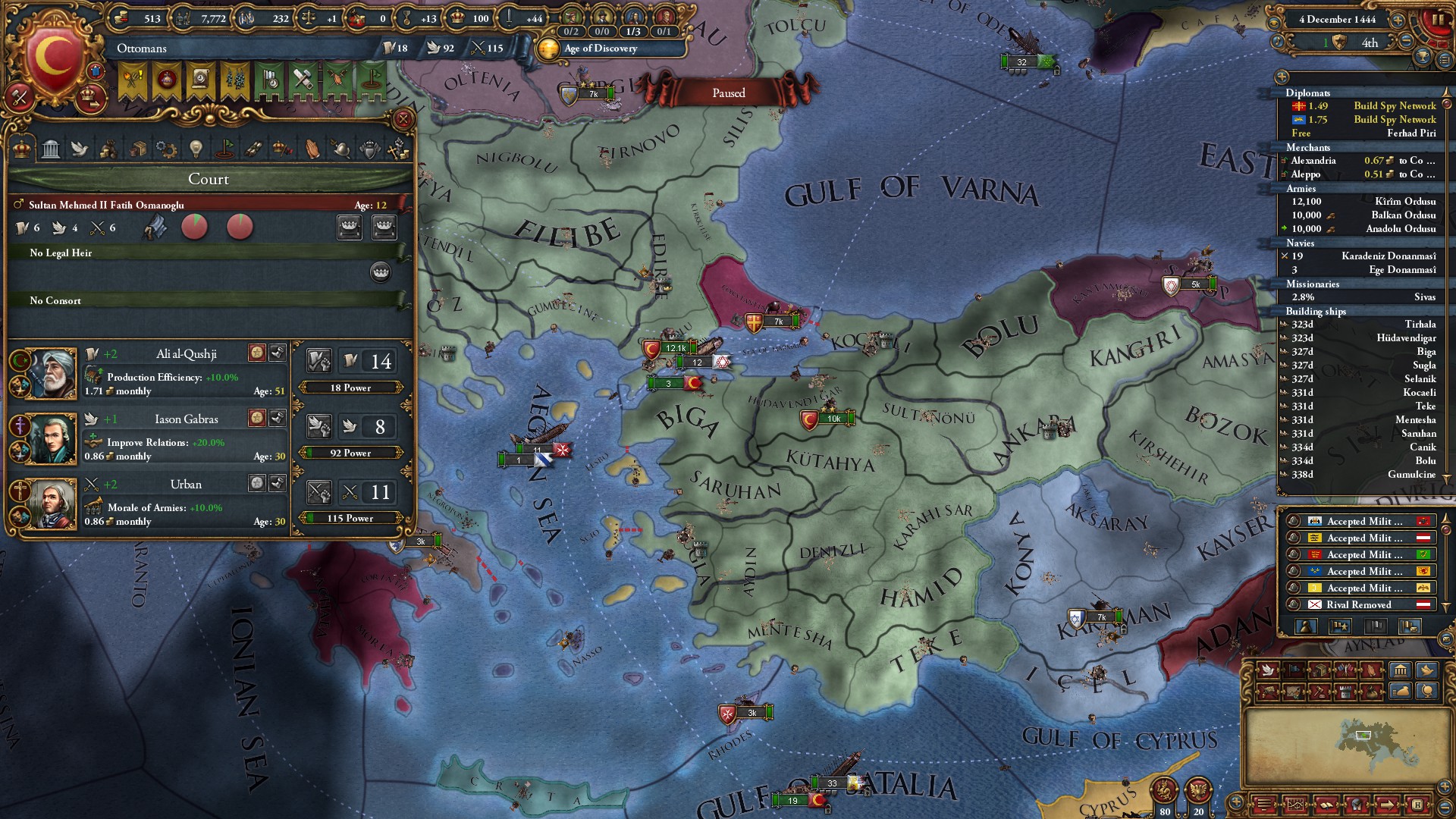Select the Free diplomat Ferhad Piri
1456x819 pixels.
click(1410, 133)
